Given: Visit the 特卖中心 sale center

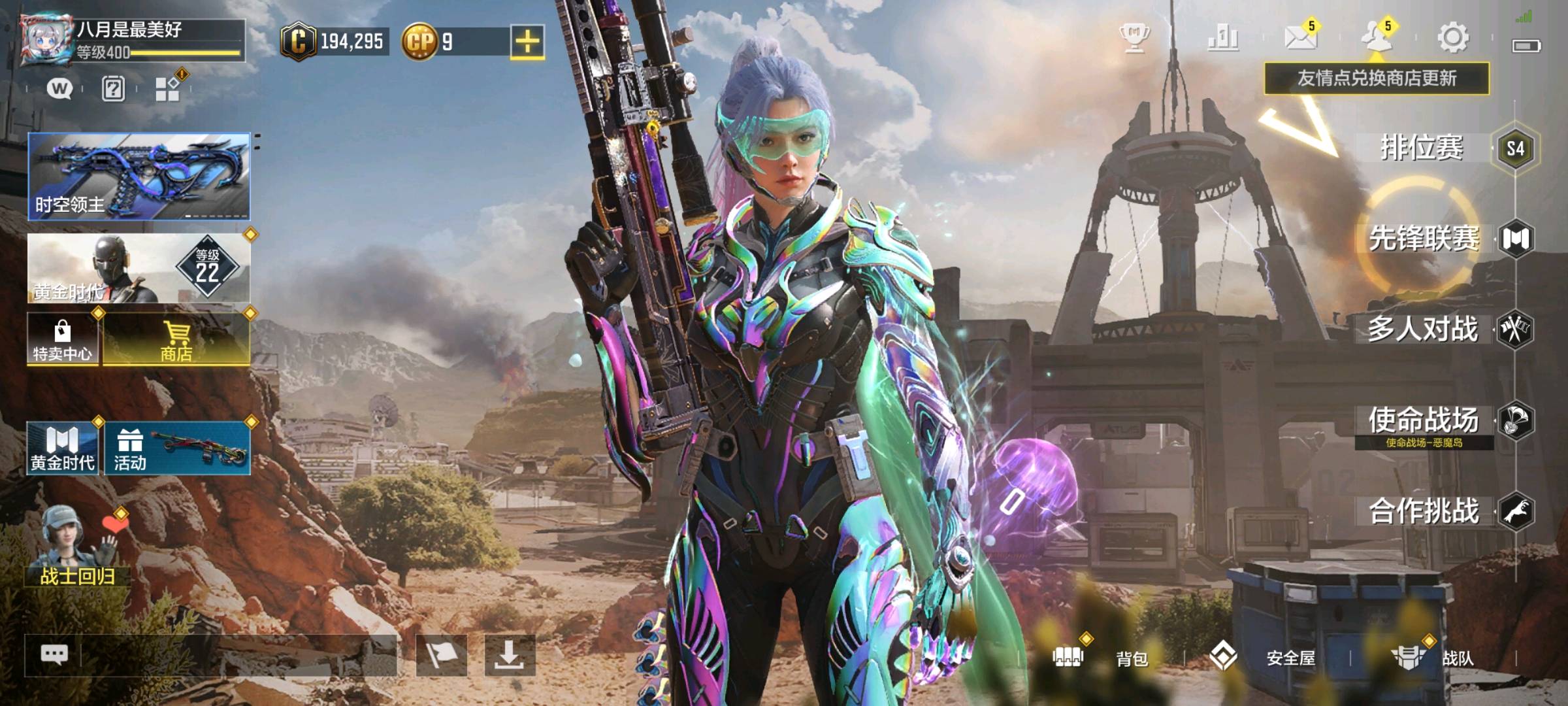Looking at the screenshot, I should point(63,339).
